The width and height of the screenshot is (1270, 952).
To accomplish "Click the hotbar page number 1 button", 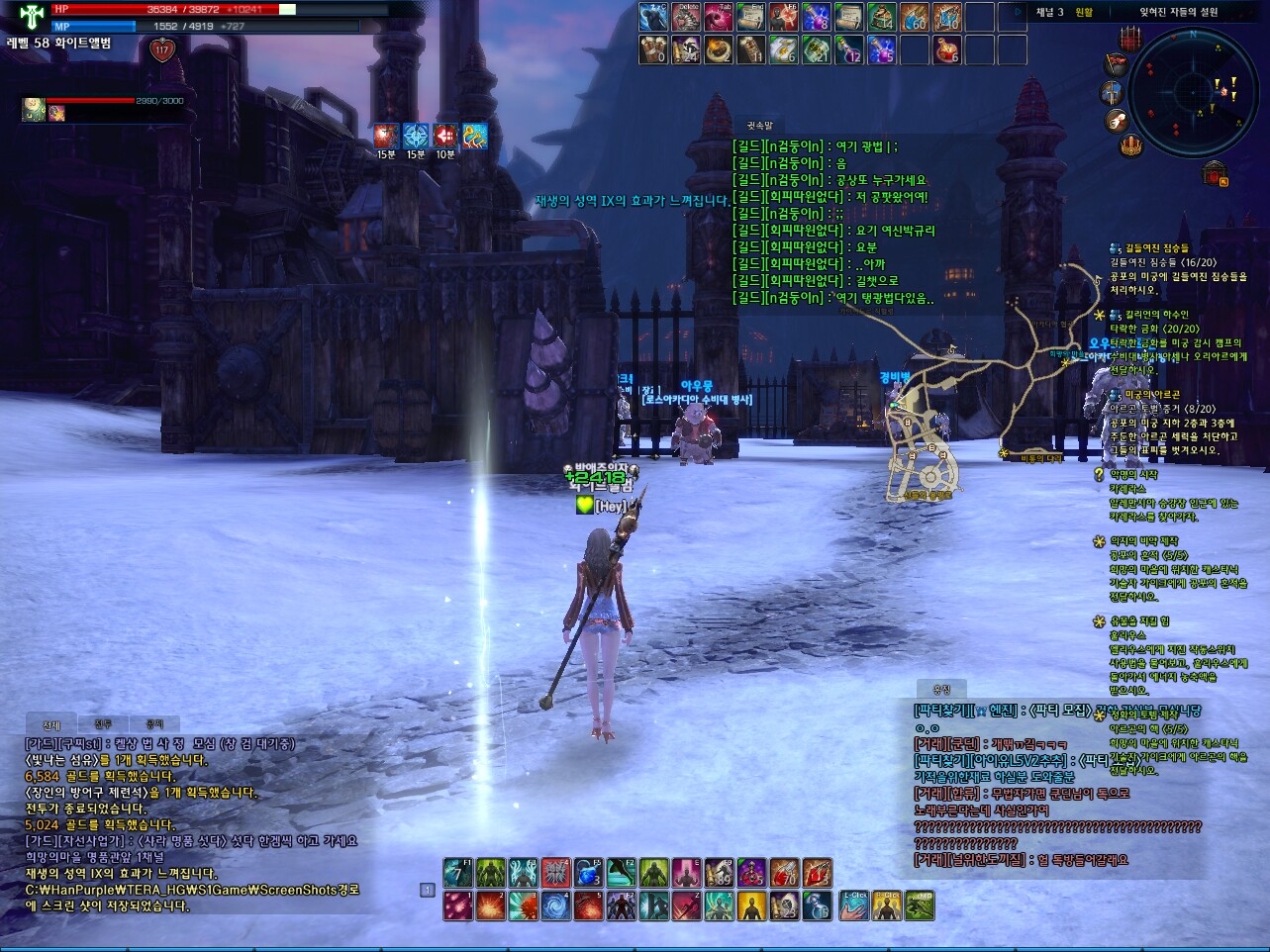I will 428,890.
